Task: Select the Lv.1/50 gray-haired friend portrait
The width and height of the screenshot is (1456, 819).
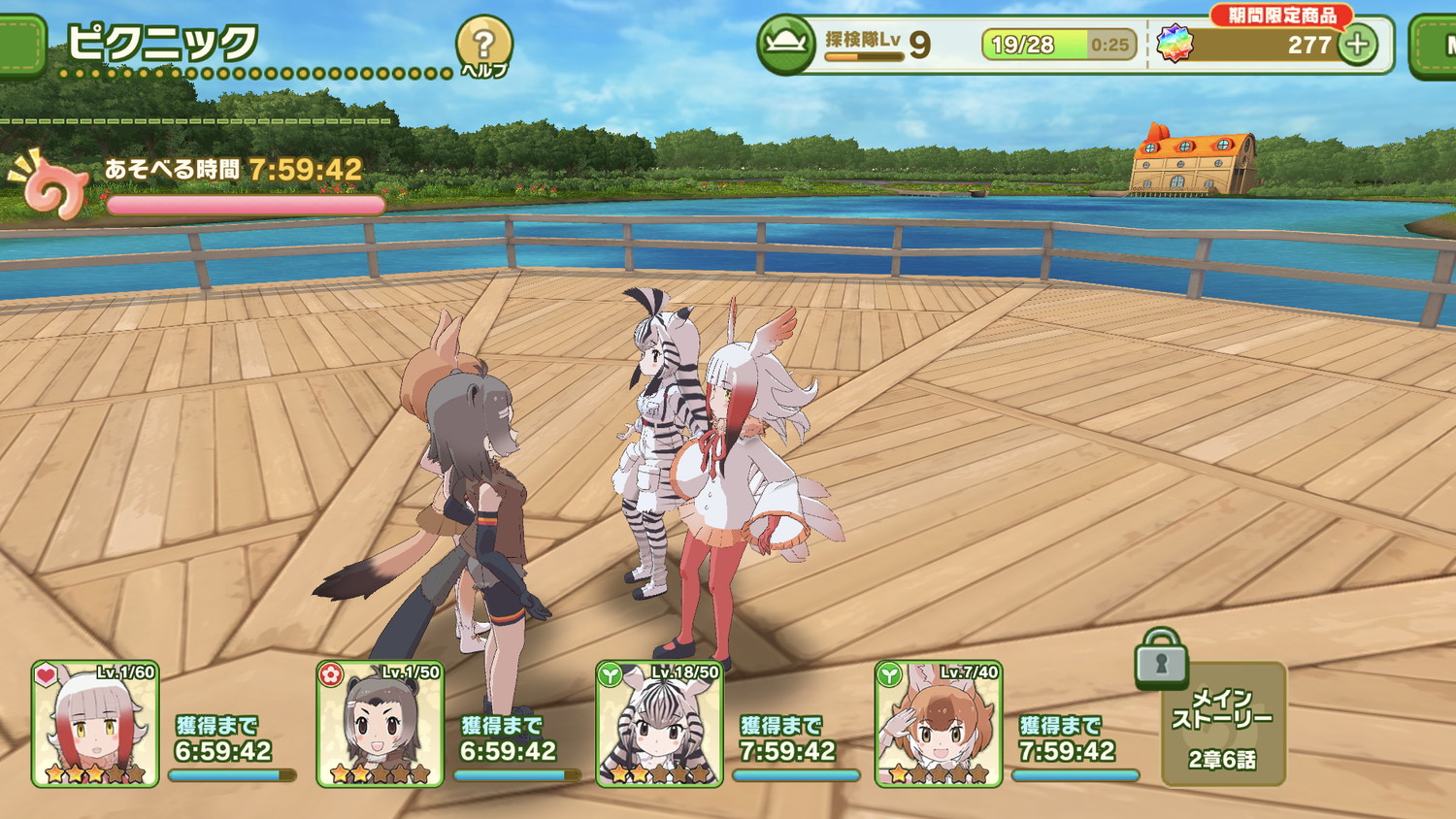Action: (x=380, y=724)
